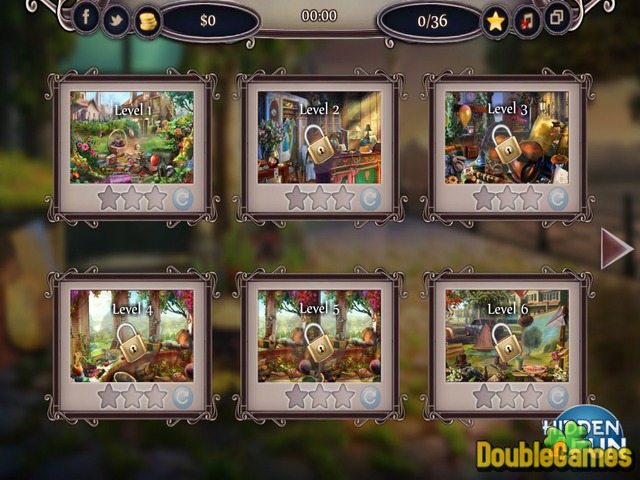Image resolution: width=640 pixels, height=480 pixels.
Task: Select the locked Level 2 tile
Action: (x=320, y=138)
